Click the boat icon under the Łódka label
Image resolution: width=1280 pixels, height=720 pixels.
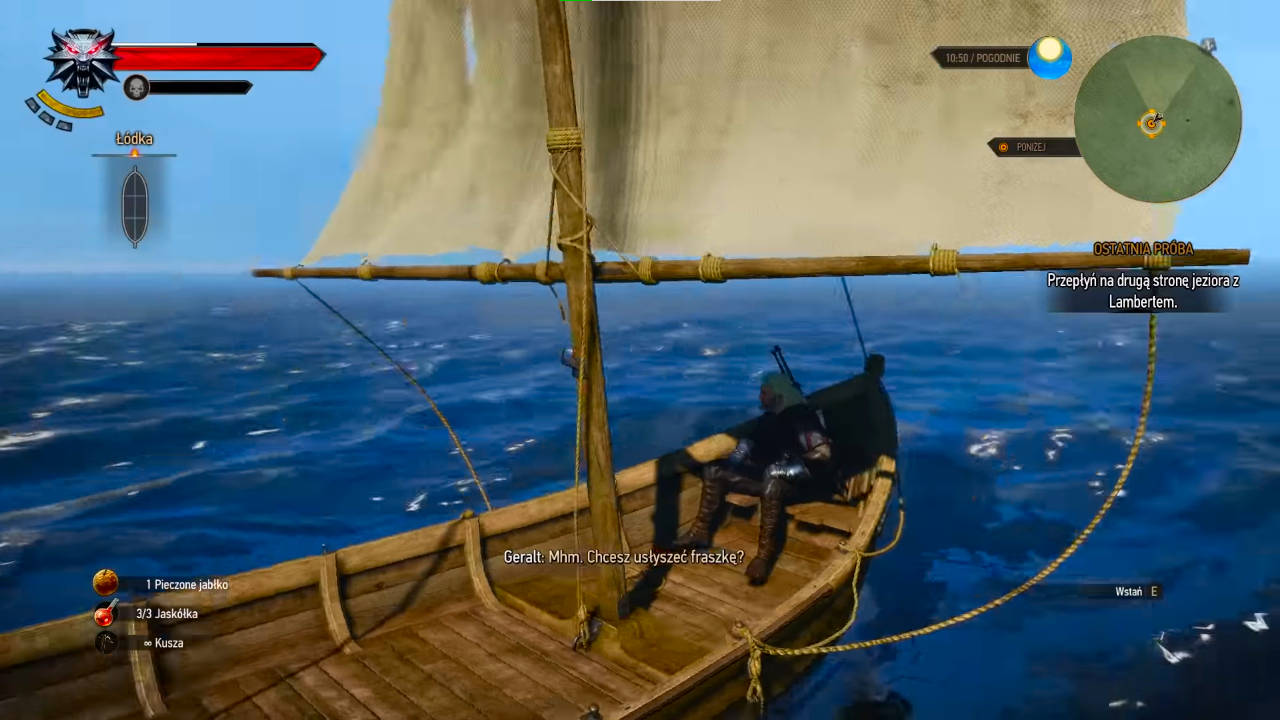pyautogui.click(x=134, y=204)
